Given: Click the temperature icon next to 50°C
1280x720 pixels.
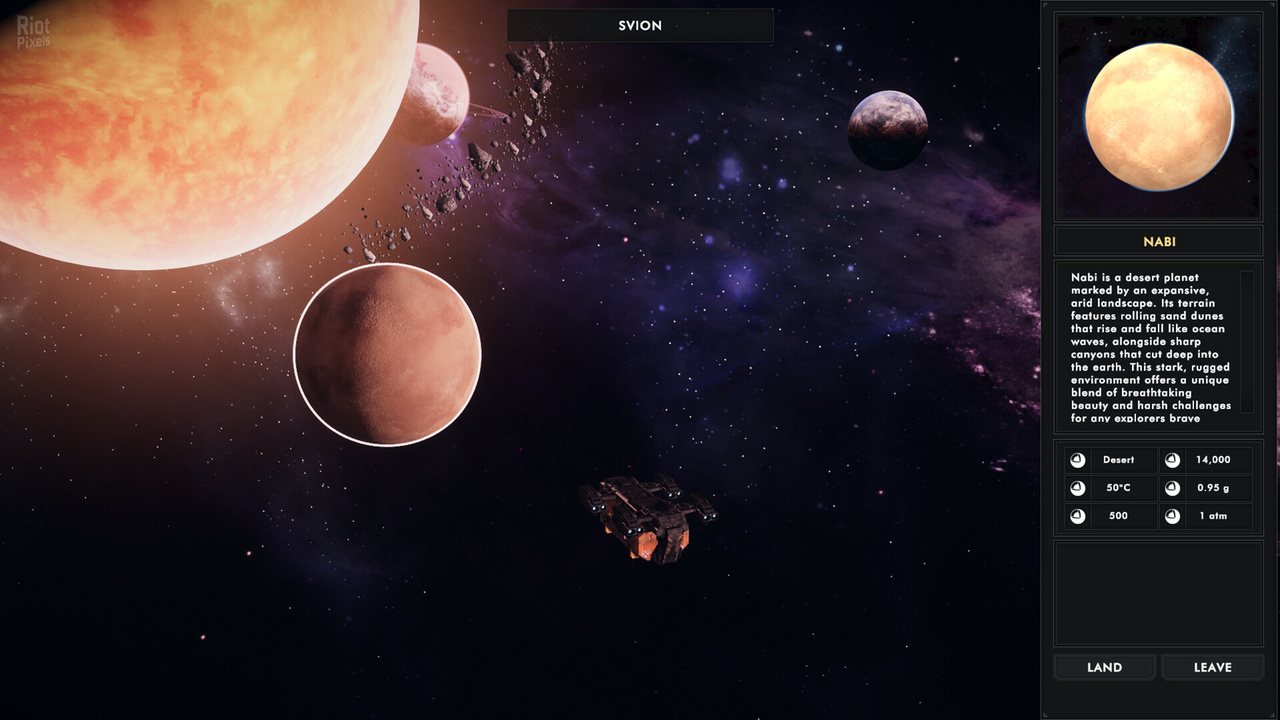Looking at the screenshot, I should pos(1076,488).
